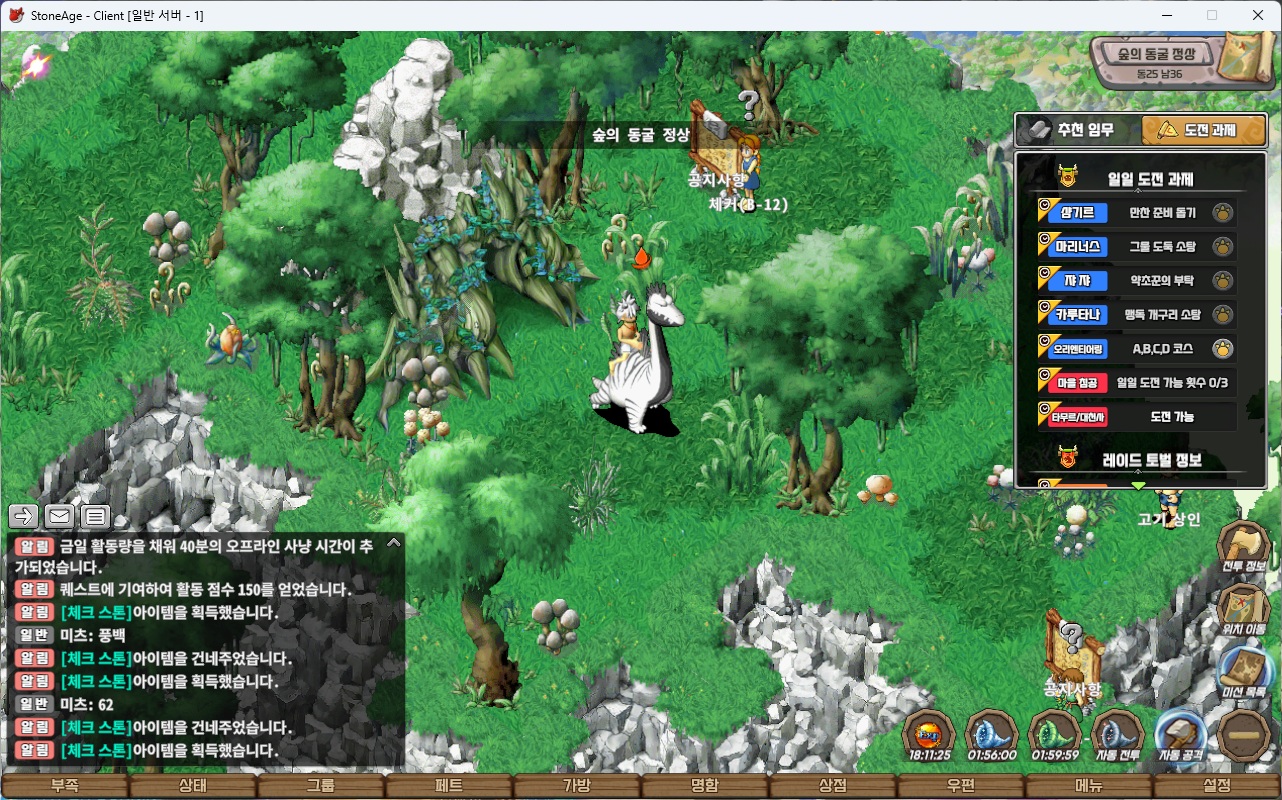Click the envelope button above the chat
This screenshot has height=800, width=1282.
click(x=59, y=516)
